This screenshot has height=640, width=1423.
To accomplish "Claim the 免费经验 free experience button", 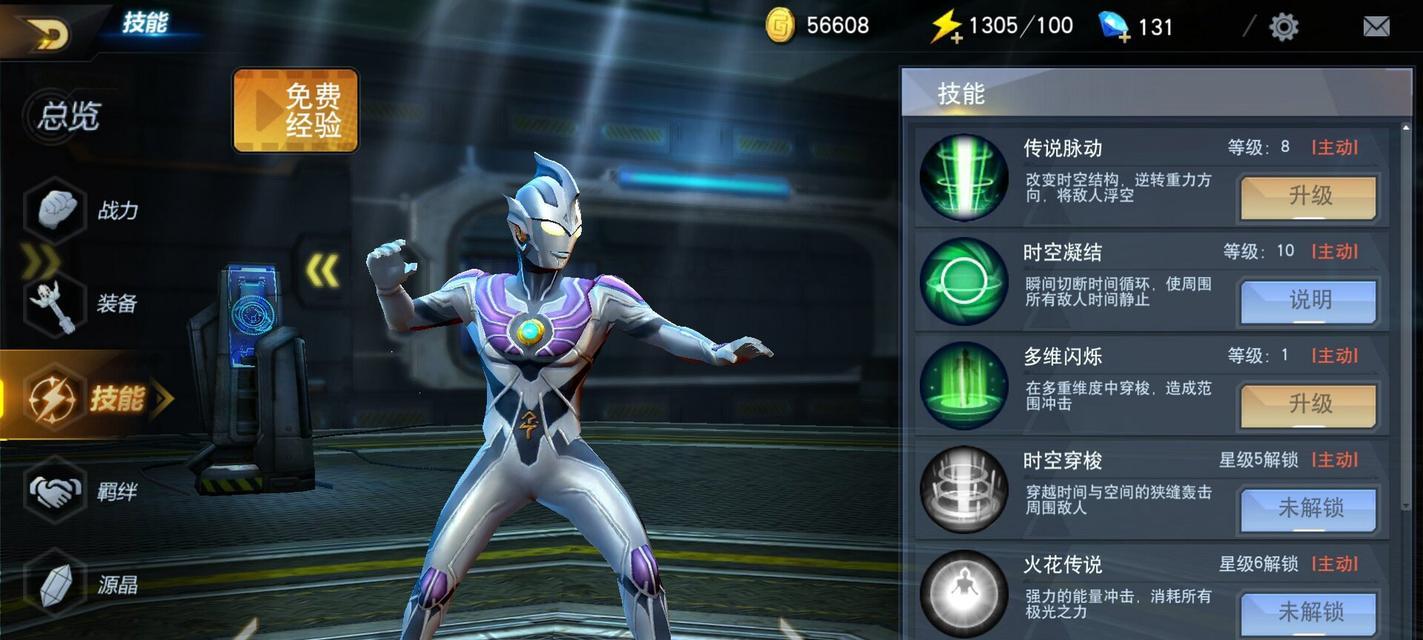I will click(296, 111).
